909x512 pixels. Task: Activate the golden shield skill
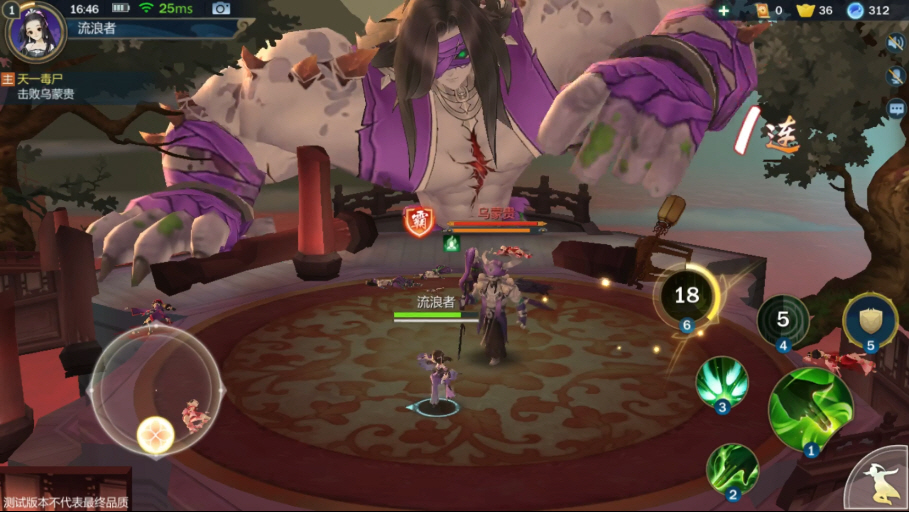[870, 321]
